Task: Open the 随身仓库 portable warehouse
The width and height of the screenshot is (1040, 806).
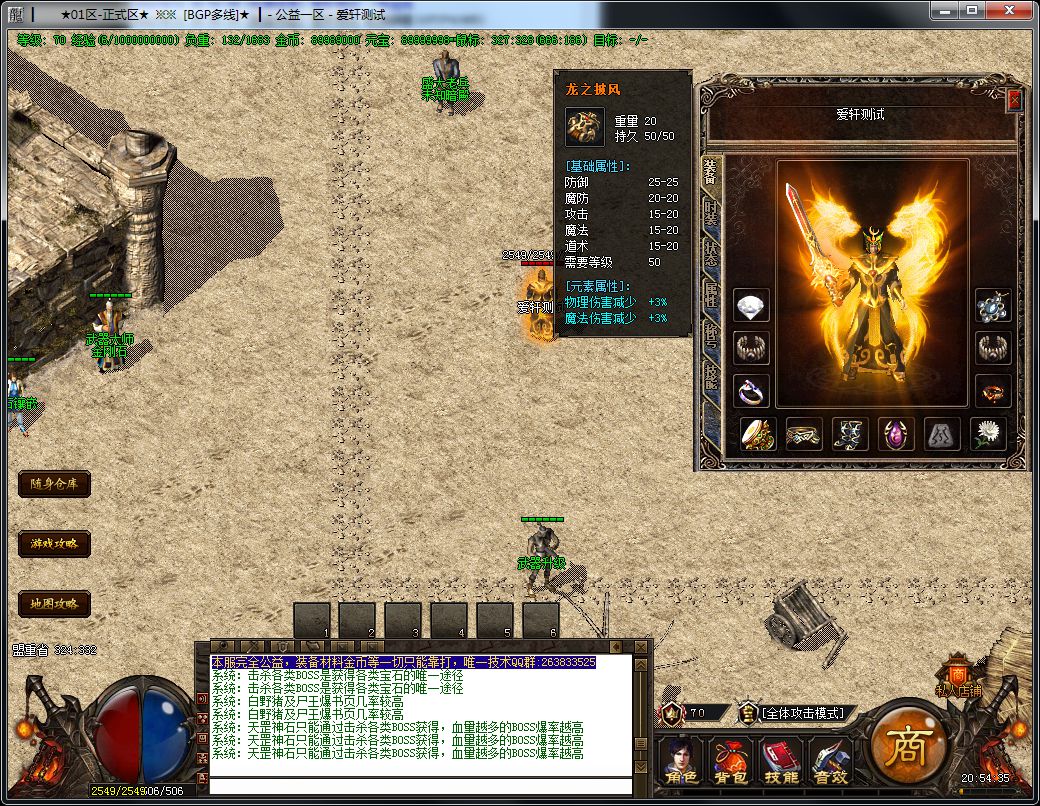Action: [x=54, y=484]
